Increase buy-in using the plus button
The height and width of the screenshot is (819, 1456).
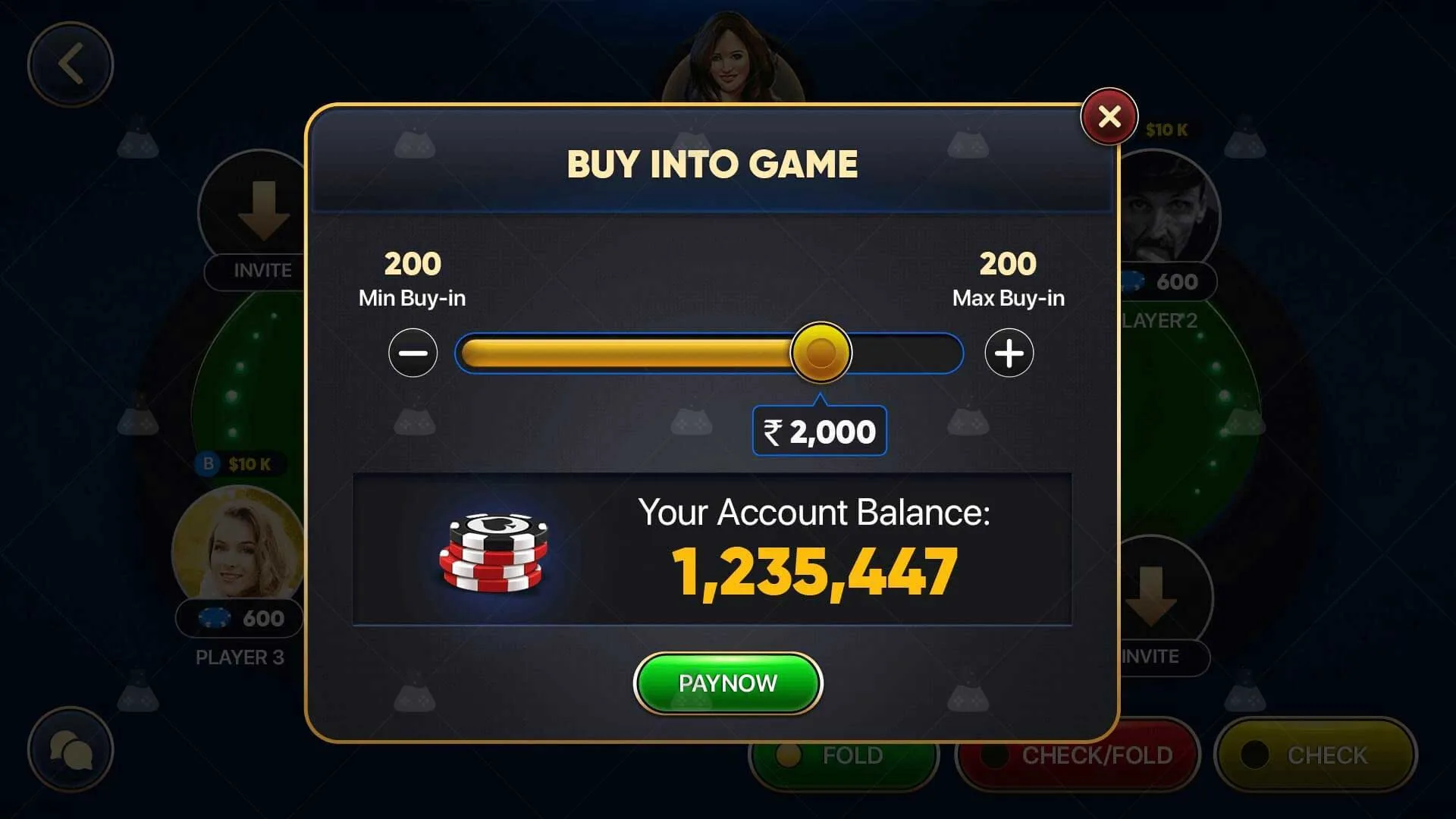click(1009, 353)
